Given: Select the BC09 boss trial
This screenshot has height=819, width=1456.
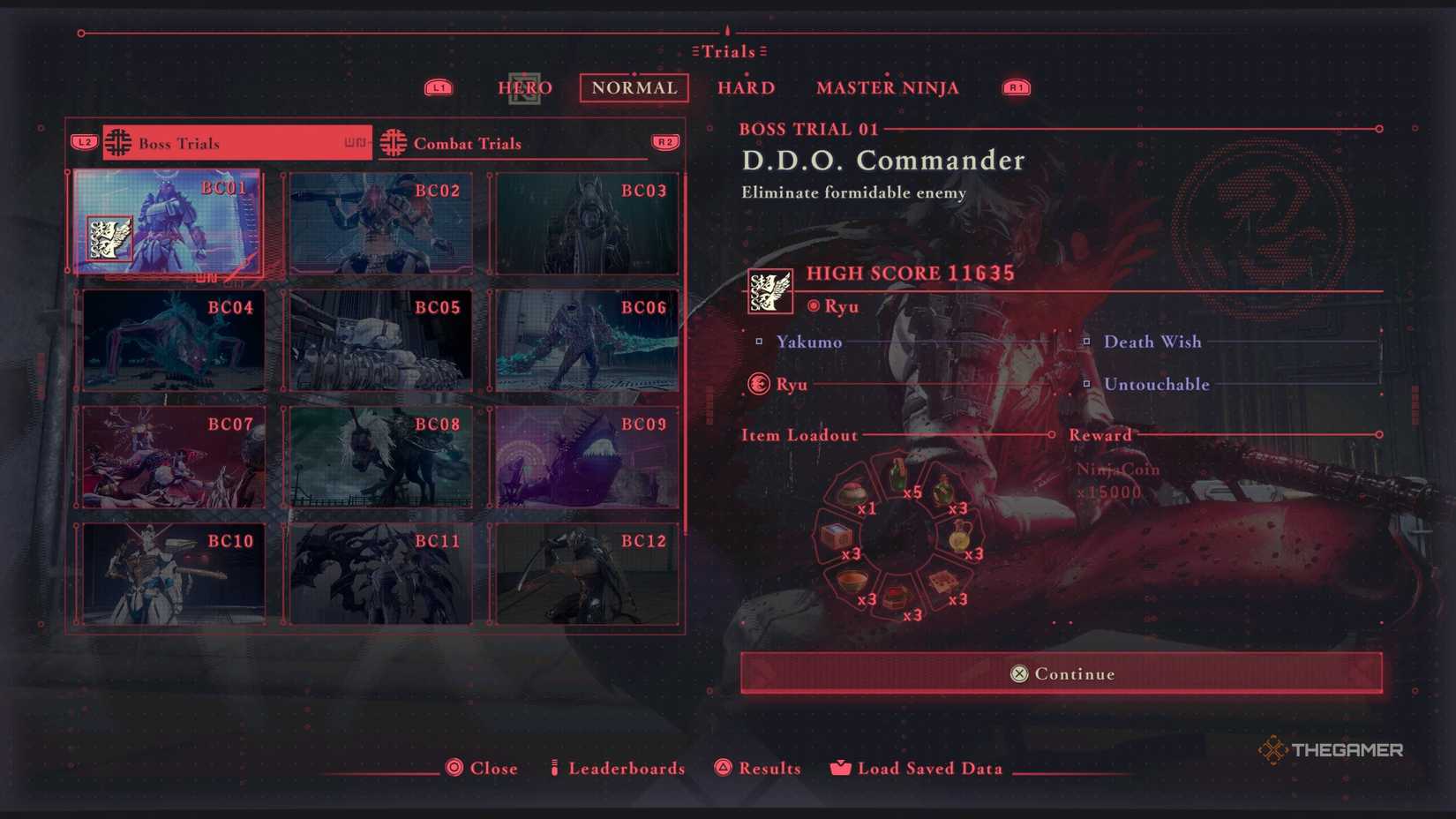Looking at the screenshot, I should (x=587, y=457).
